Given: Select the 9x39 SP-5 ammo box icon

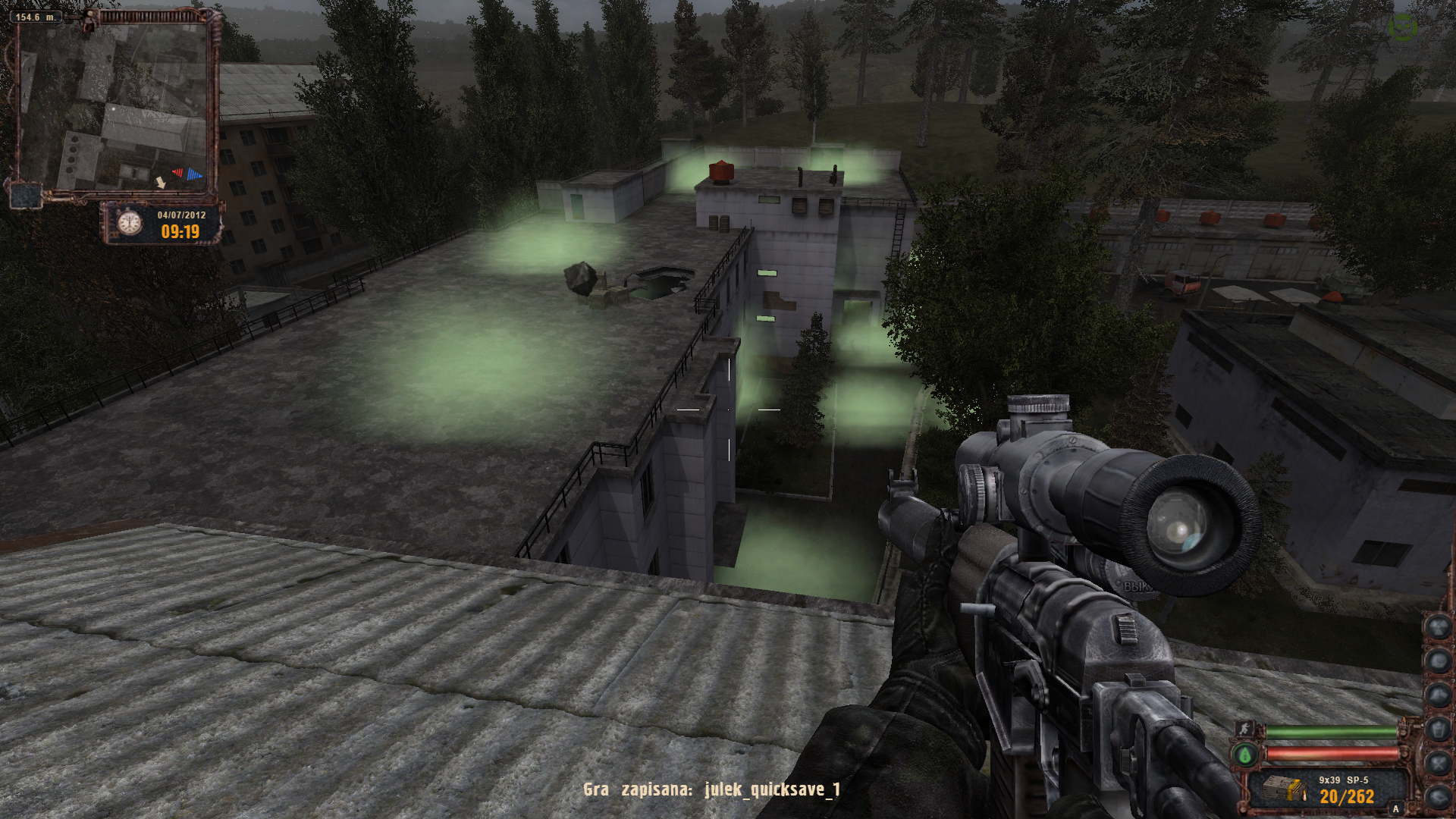Looking at the screenshot, I should coord(1285,790).
